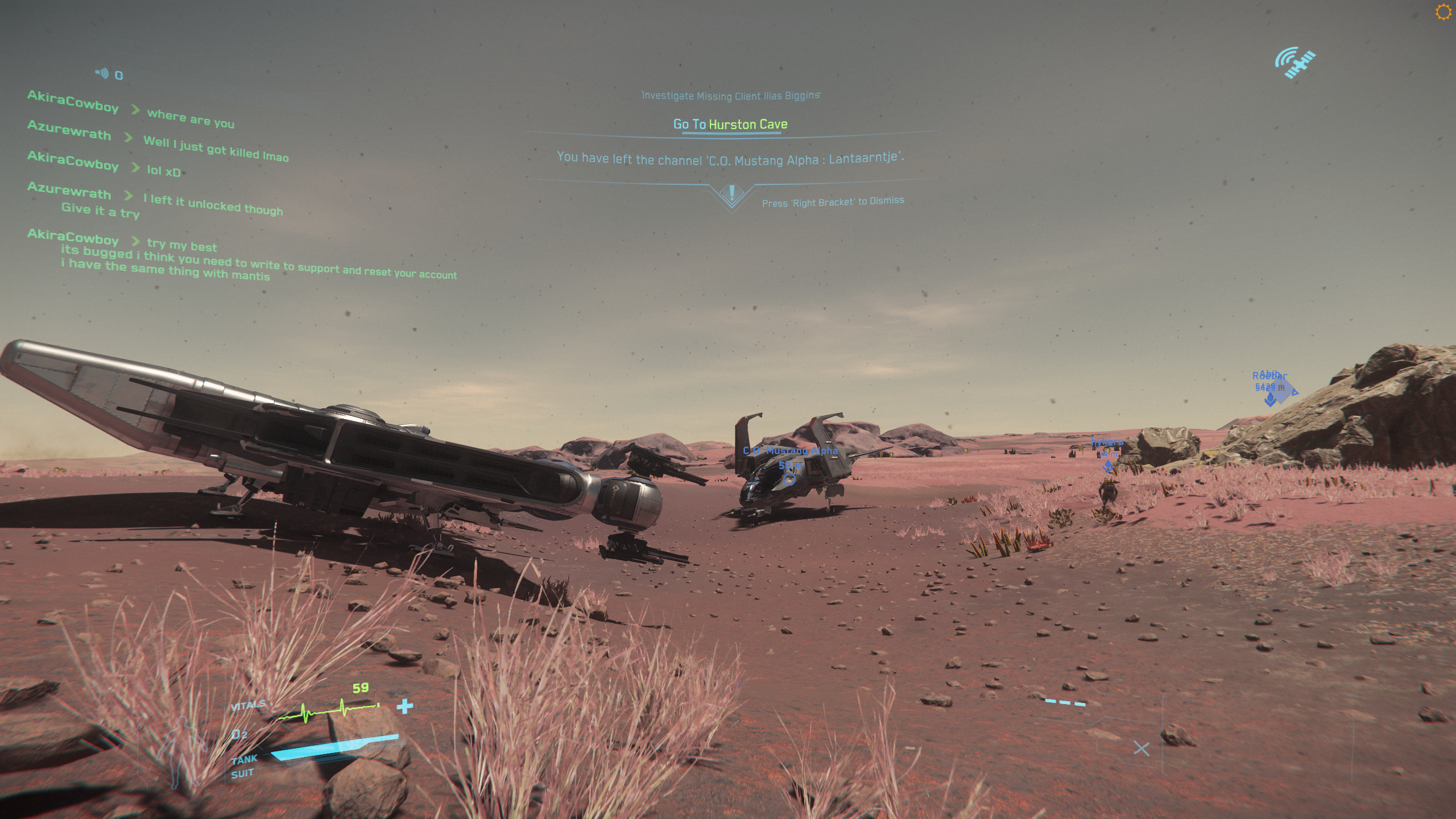Click the voice channel speaker icon

coord(102,73)
